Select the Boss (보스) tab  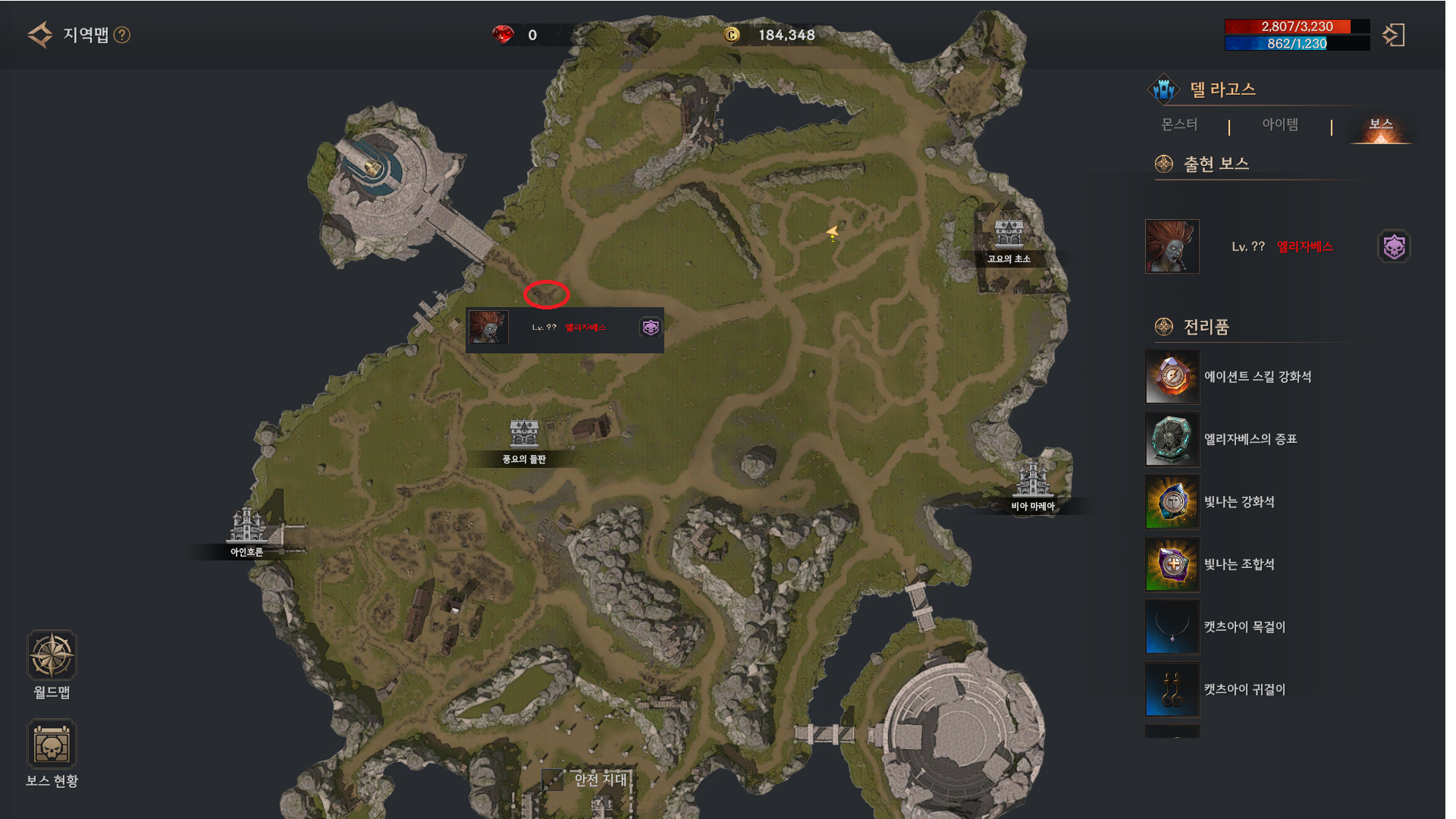tap(1380, 126)
